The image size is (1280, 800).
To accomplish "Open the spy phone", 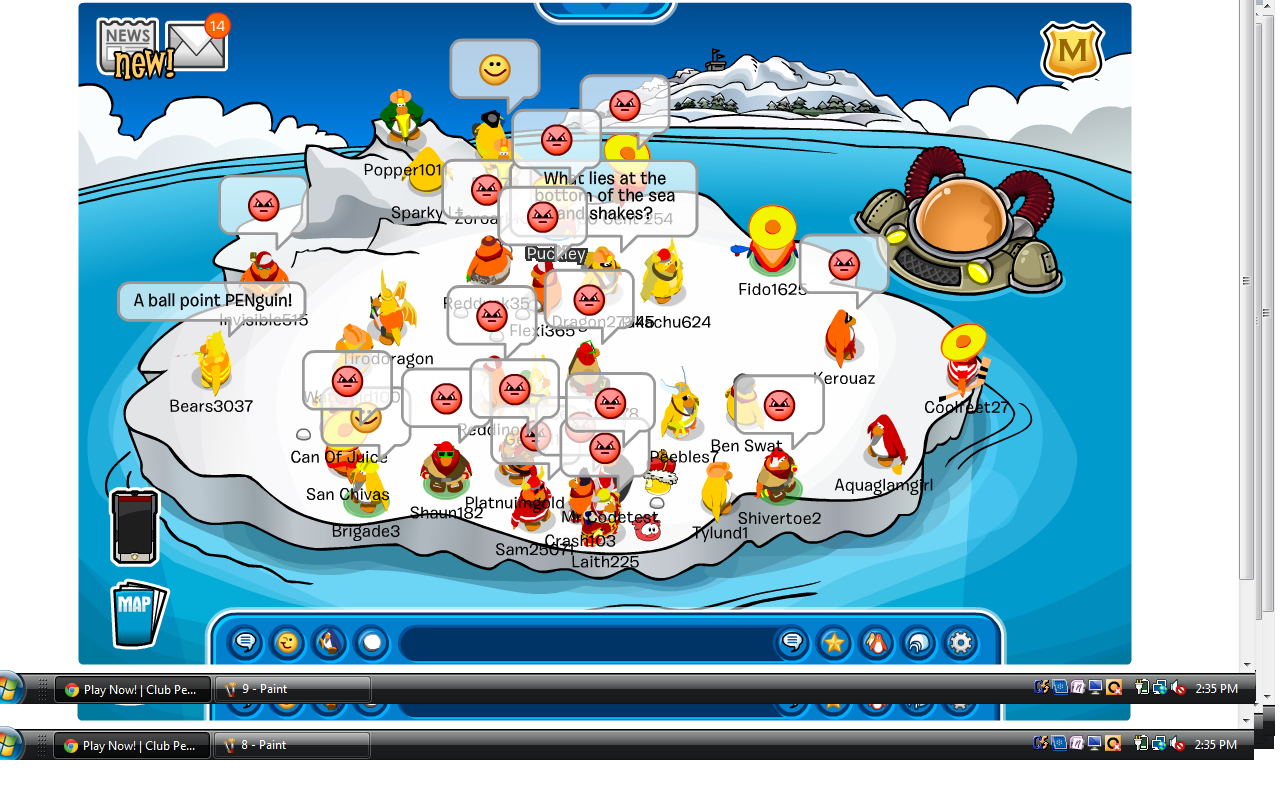I will pos(134,526).
